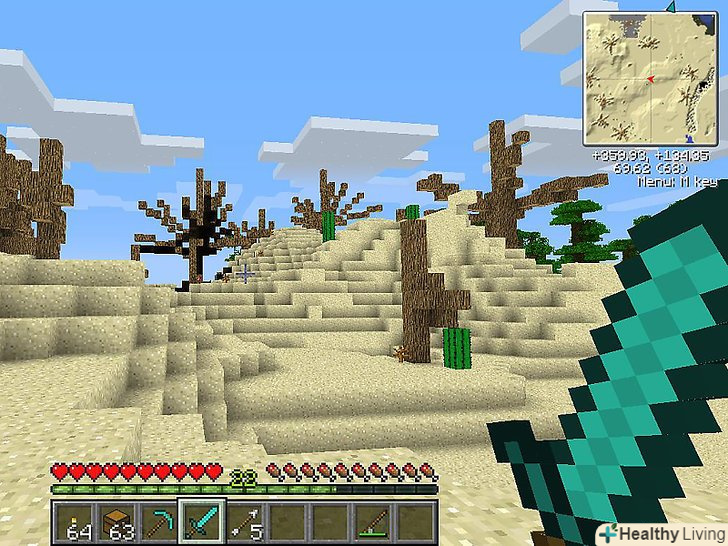
Task: Select the fishing rod hotbar slot
Action: pos(371,520)
